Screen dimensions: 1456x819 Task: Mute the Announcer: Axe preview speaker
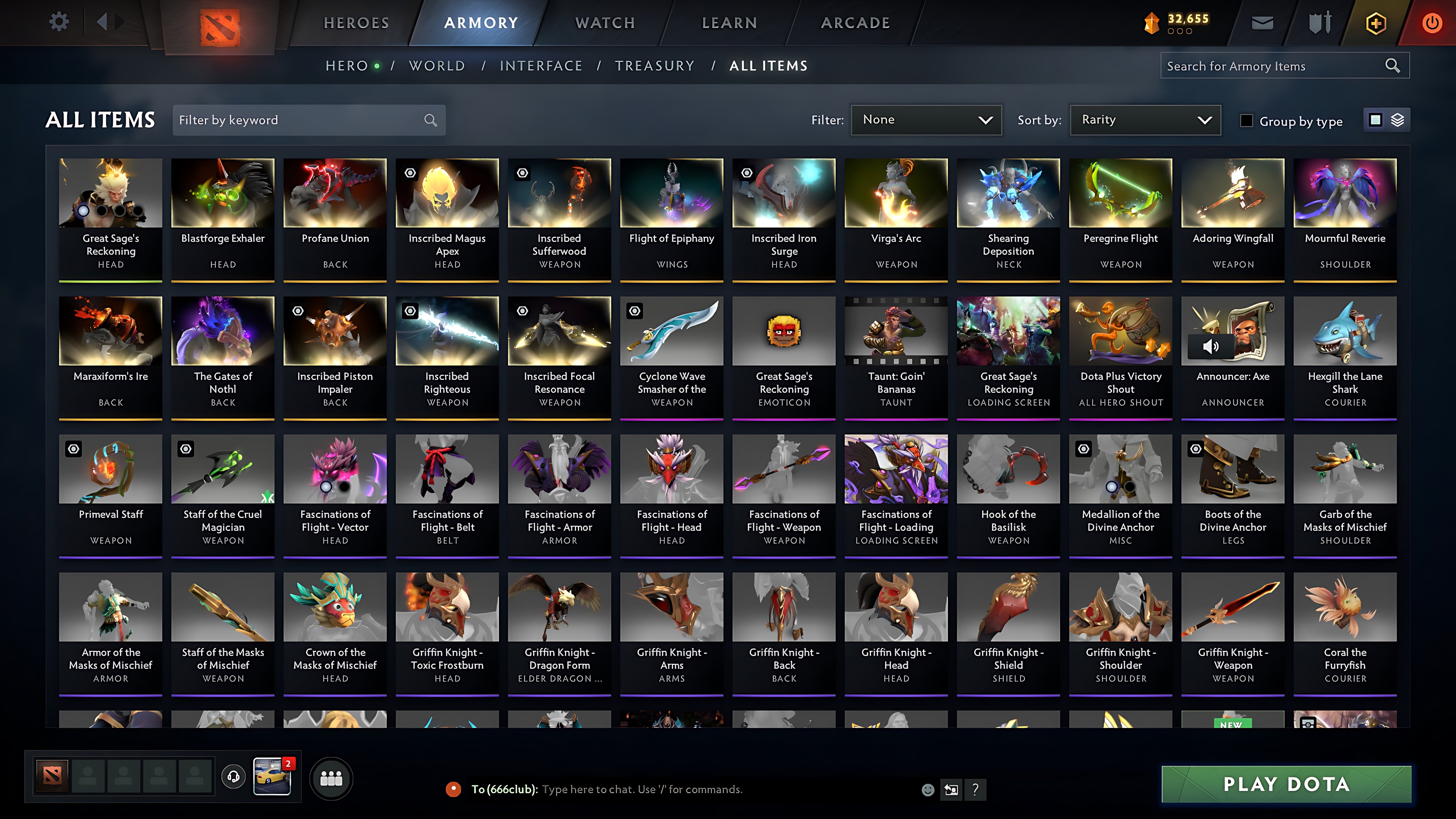(x=1211, y=347)
